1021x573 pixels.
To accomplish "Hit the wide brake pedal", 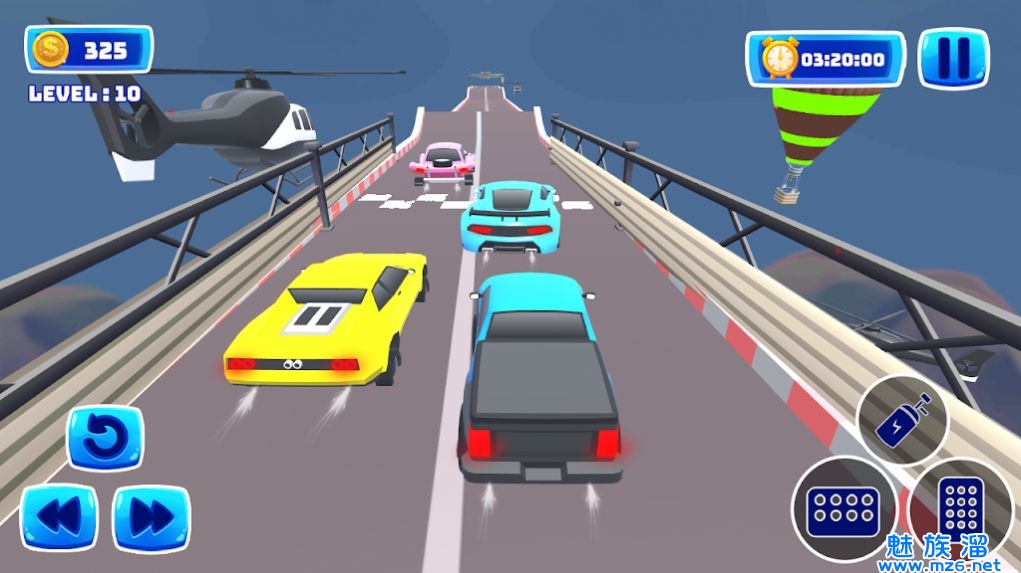I will (x=845, y=509).
